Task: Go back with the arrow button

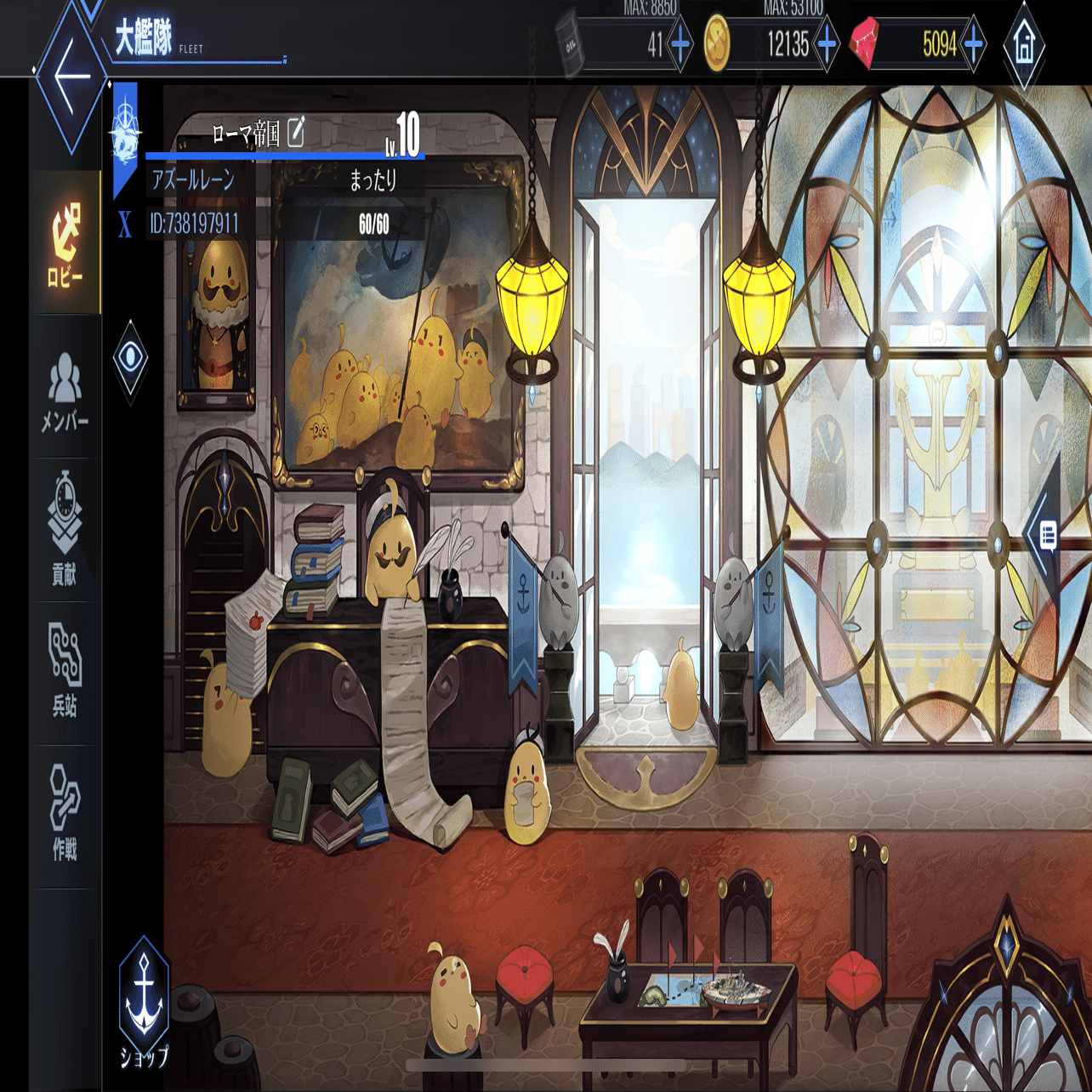Action: 71,75
